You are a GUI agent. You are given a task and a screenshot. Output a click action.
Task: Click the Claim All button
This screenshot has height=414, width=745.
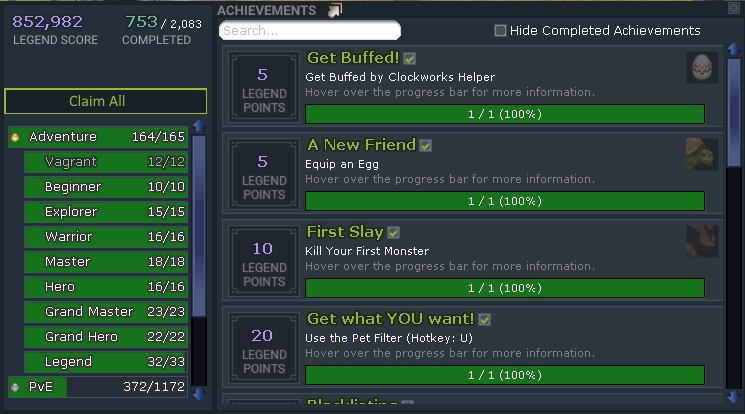105,101
